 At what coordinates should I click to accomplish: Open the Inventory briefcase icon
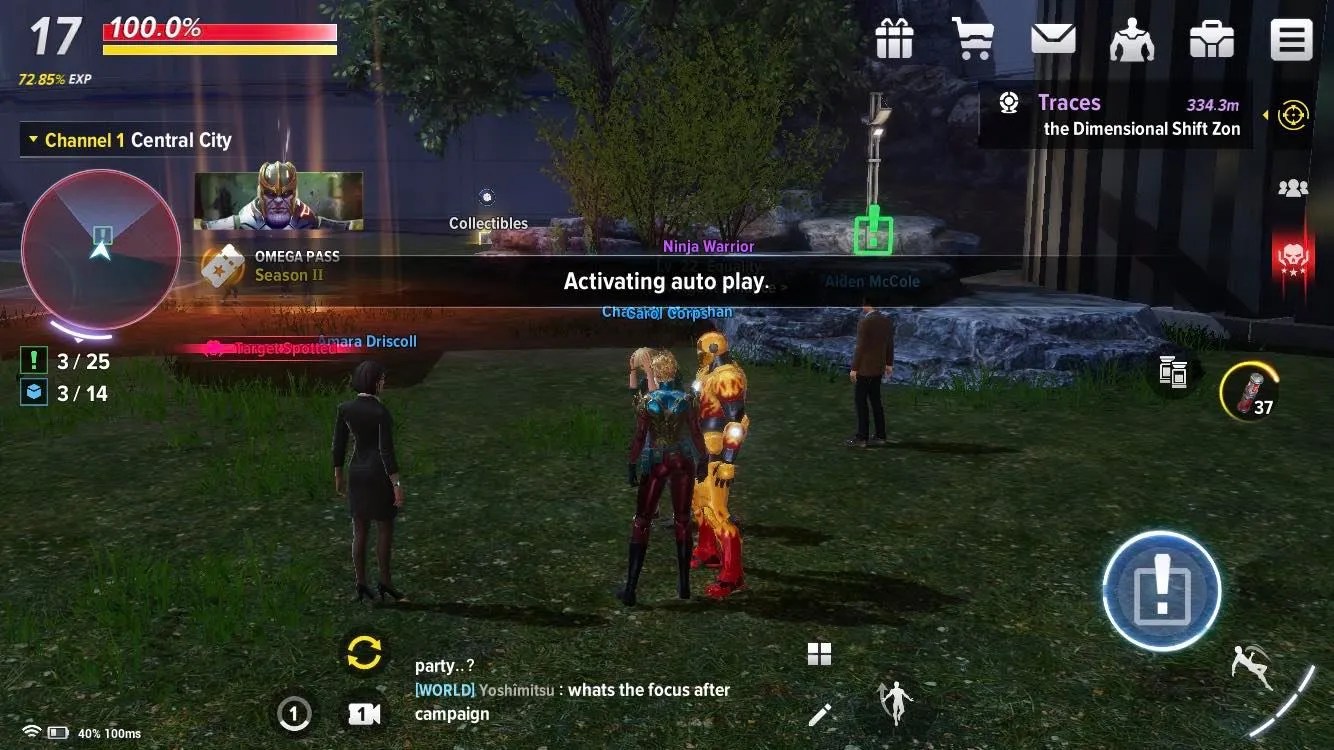coord(1211,38)
